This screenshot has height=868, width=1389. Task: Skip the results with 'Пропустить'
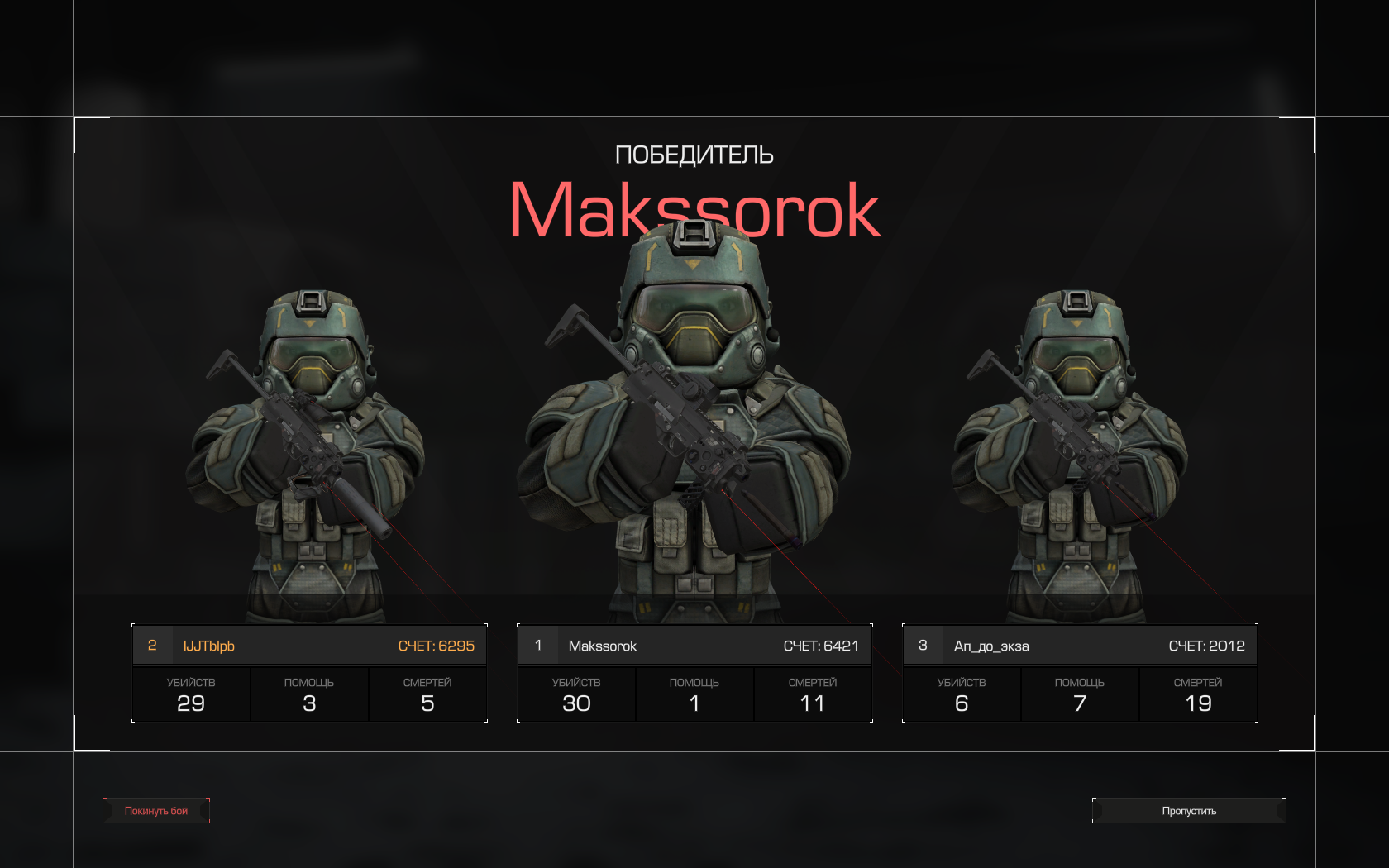point(1189,811)
